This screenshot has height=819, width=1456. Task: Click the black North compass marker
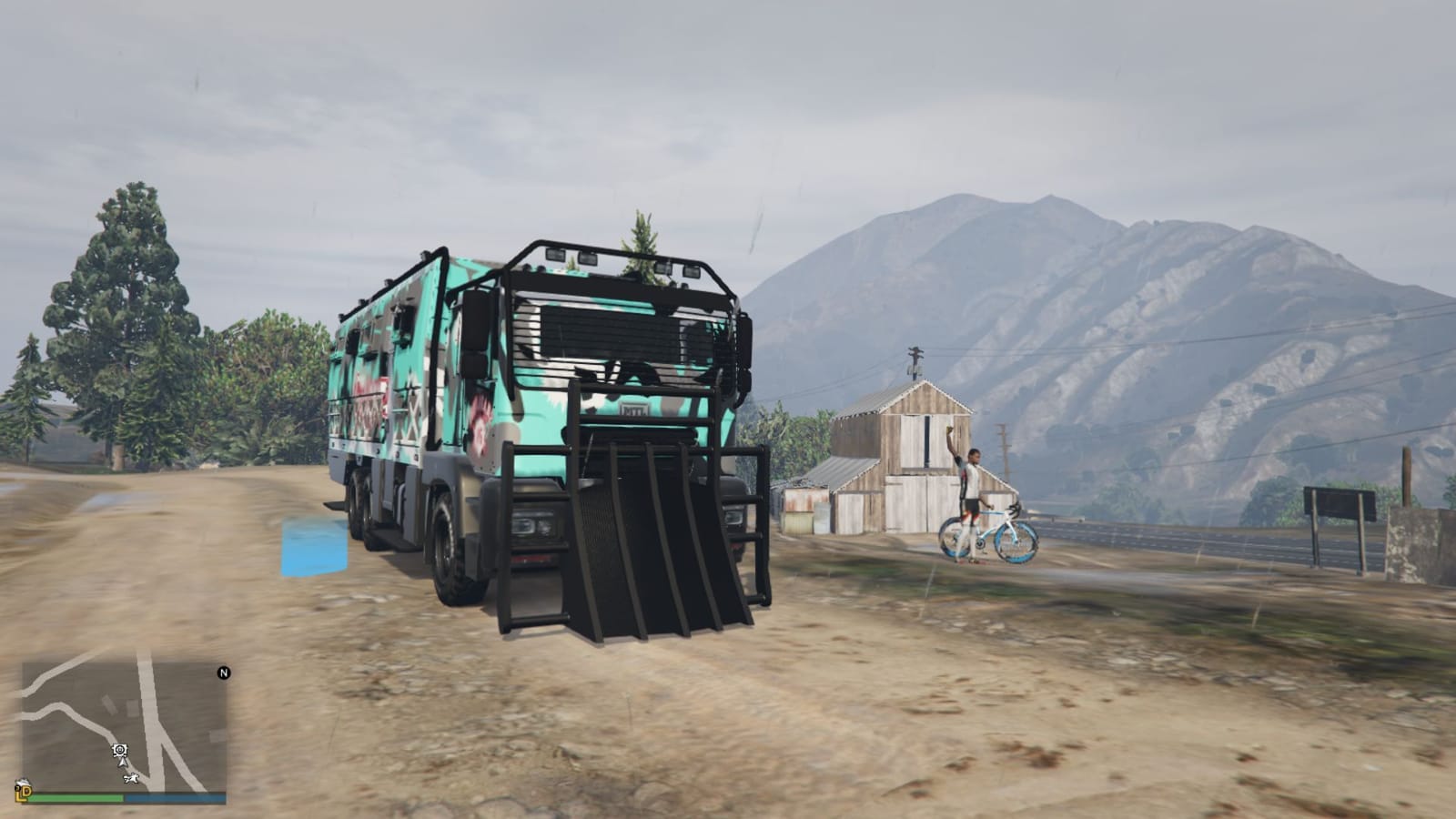(224, 672)
